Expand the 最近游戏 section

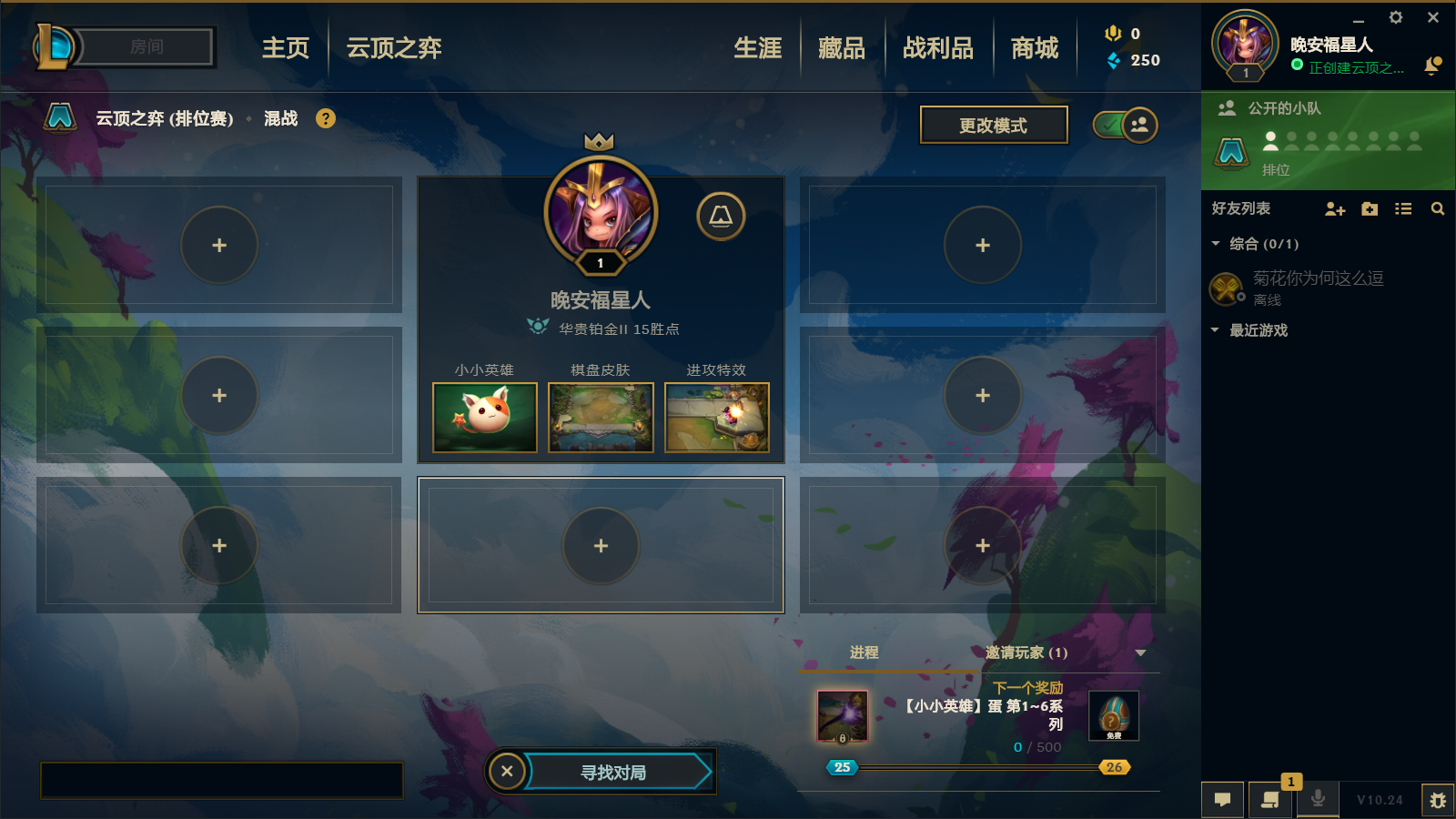click(x=1215, y=330)
